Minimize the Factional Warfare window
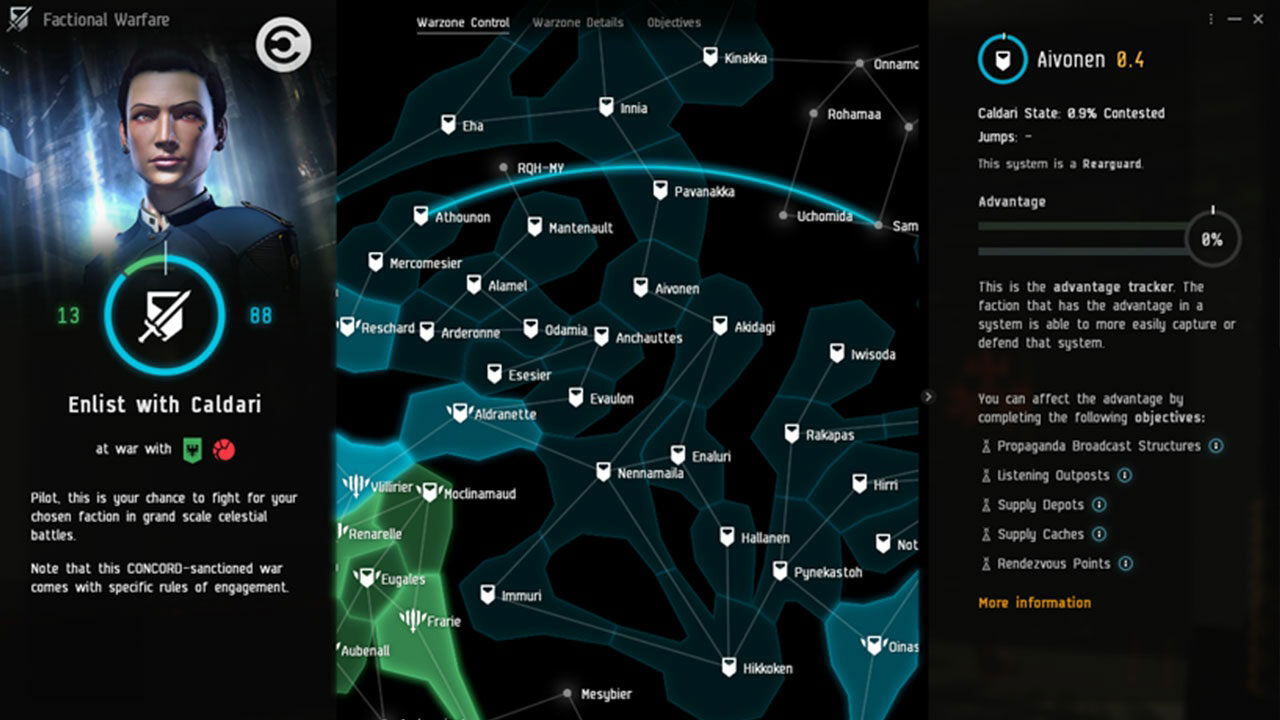 coord(1236,19)
